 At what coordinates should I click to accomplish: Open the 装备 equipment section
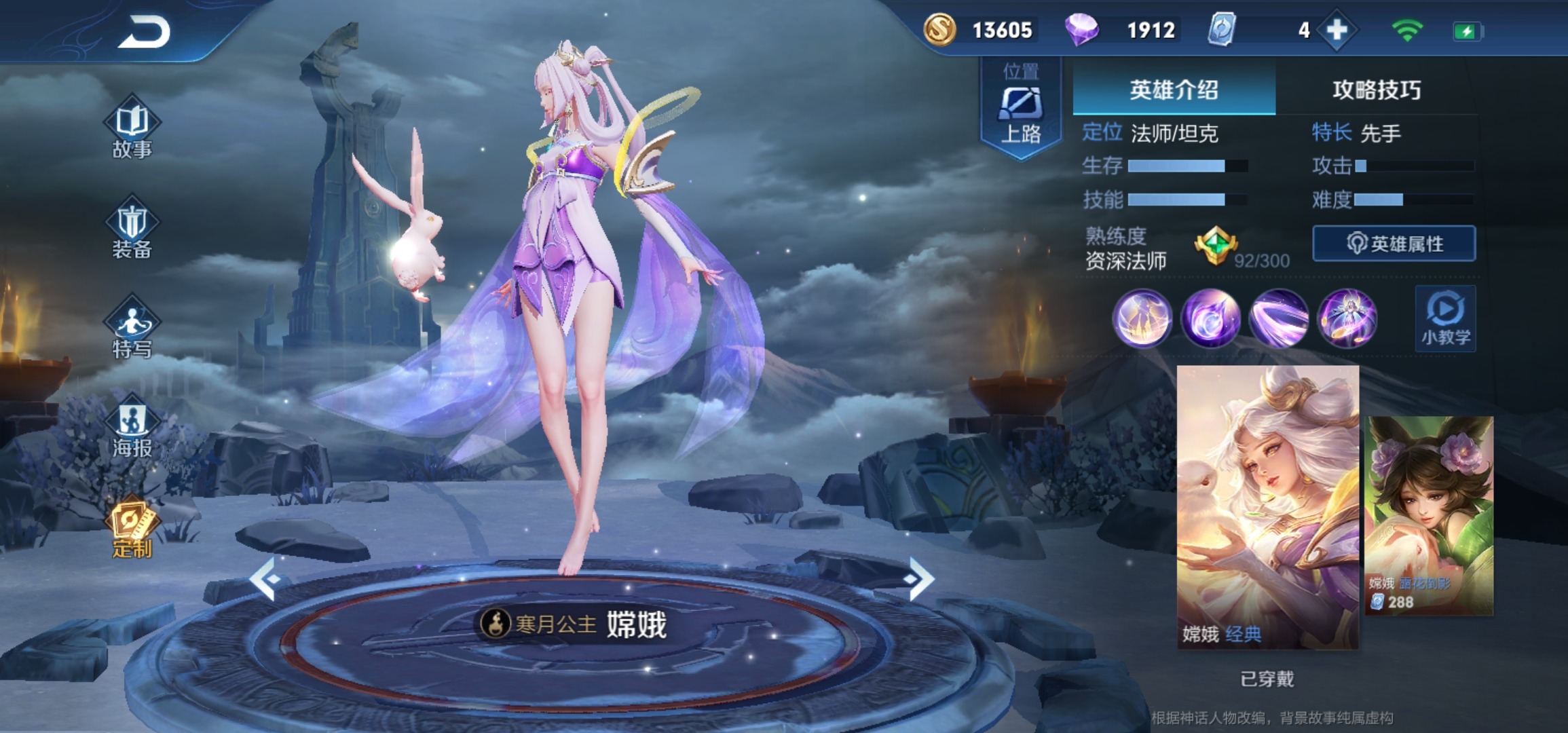[132, 230]
